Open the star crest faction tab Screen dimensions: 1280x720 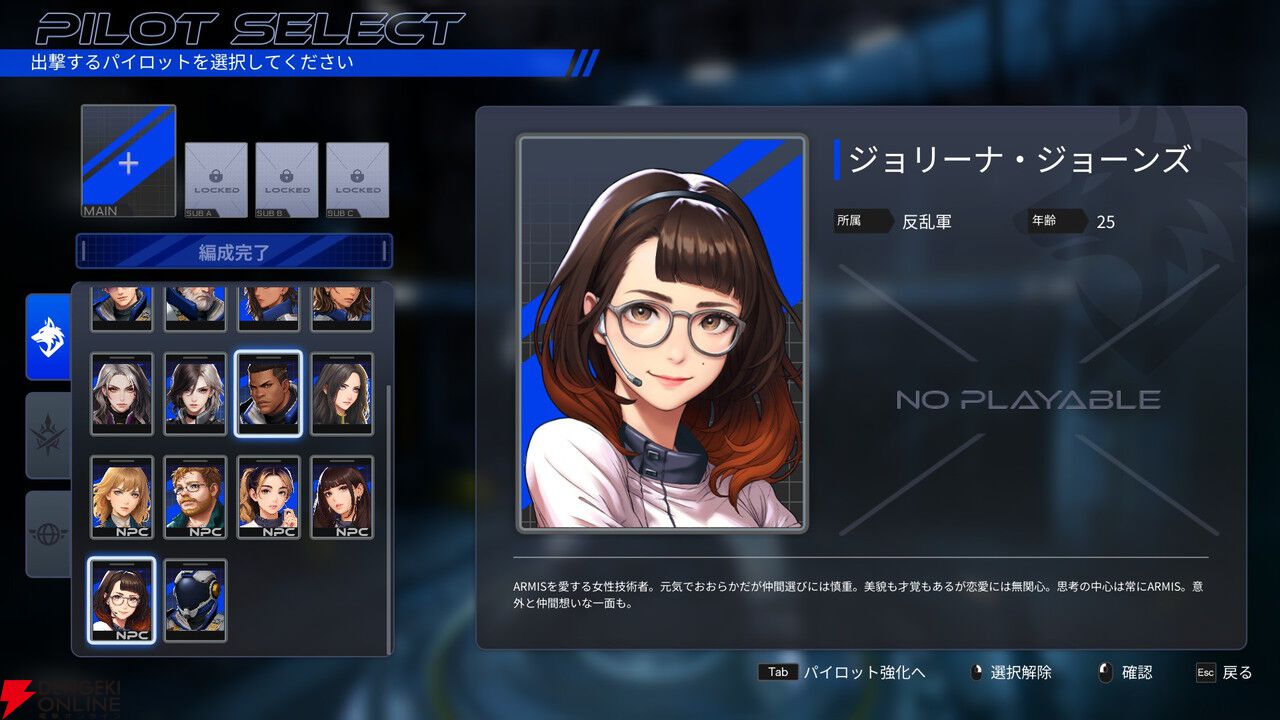click(48, 435)
